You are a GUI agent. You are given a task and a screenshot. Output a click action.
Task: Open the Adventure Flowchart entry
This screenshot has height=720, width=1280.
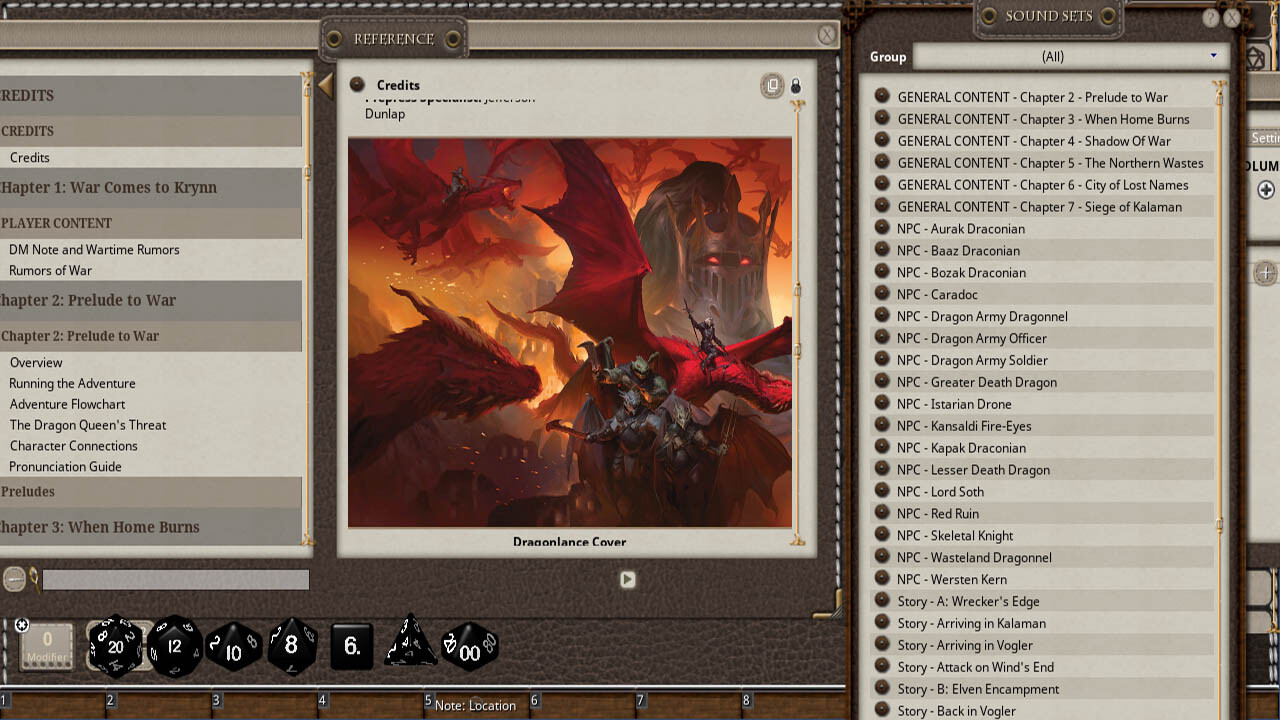coord(67,404)
